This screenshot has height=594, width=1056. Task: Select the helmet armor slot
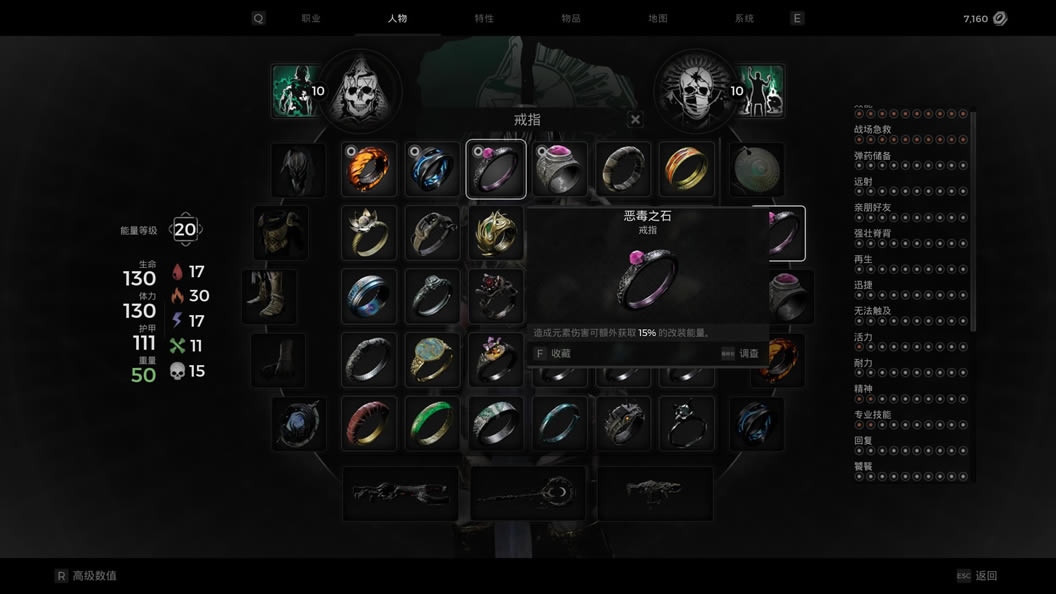pyautogui.click(x=298, y=169)
